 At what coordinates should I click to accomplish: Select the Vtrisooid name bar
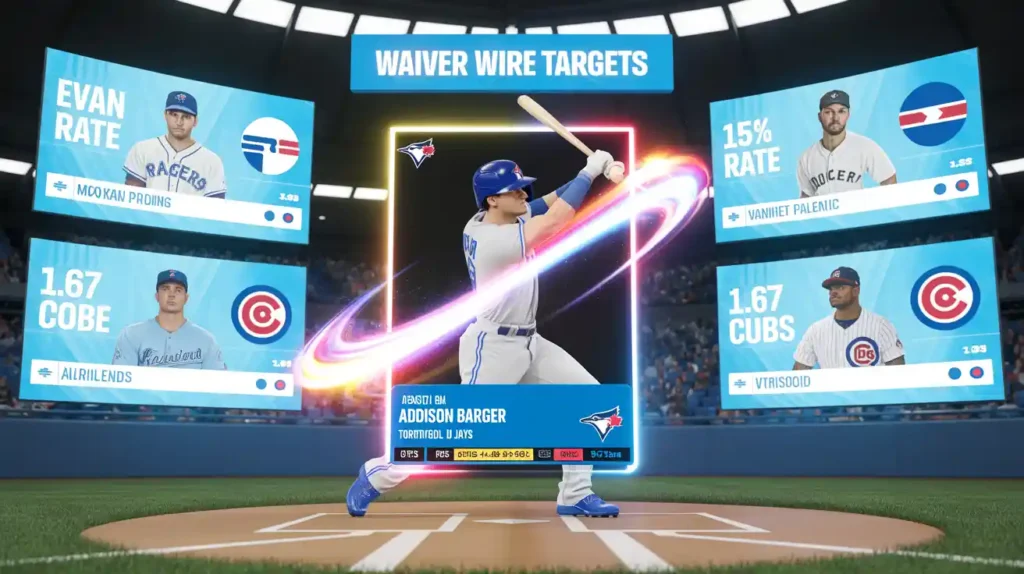click(835, 383)
